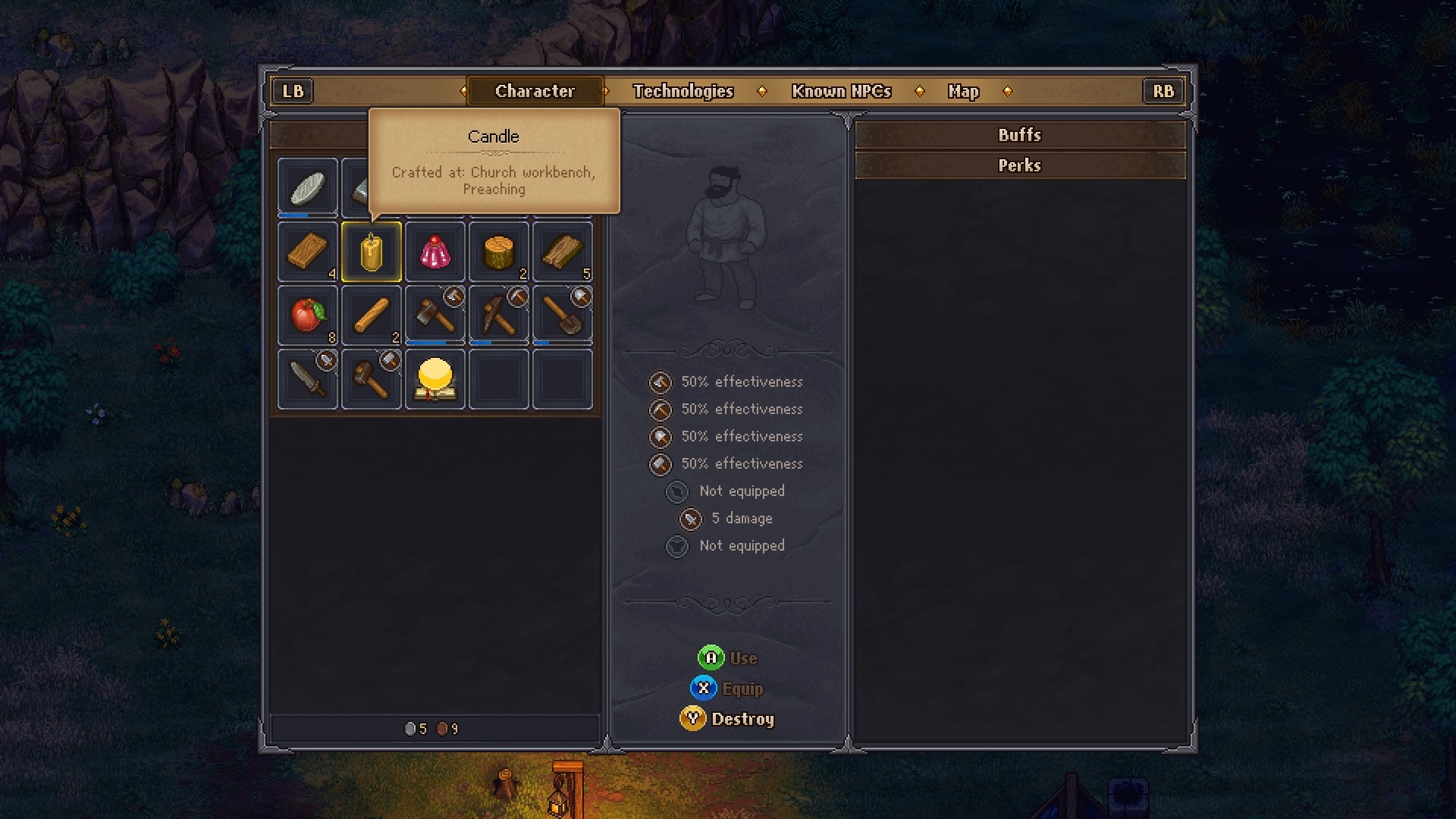Select the sword weapon slot

308,379
